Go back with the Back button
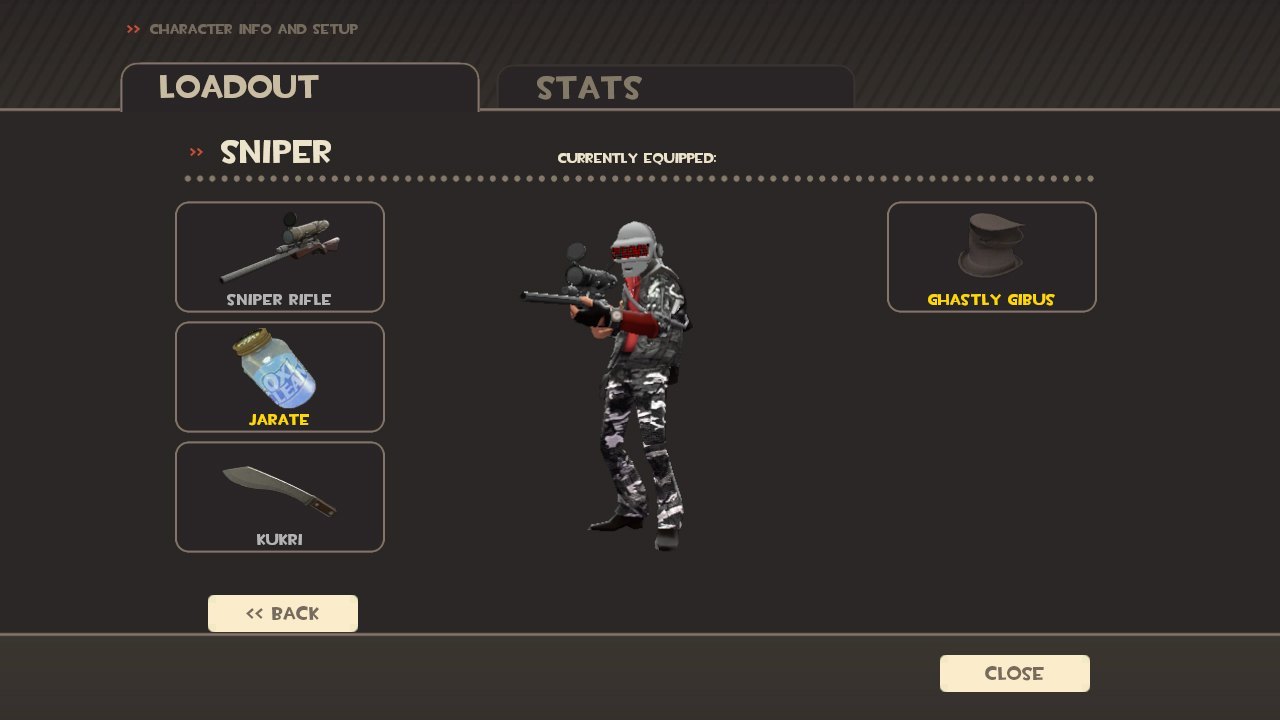1280x720 pixels. pos(283,614)
